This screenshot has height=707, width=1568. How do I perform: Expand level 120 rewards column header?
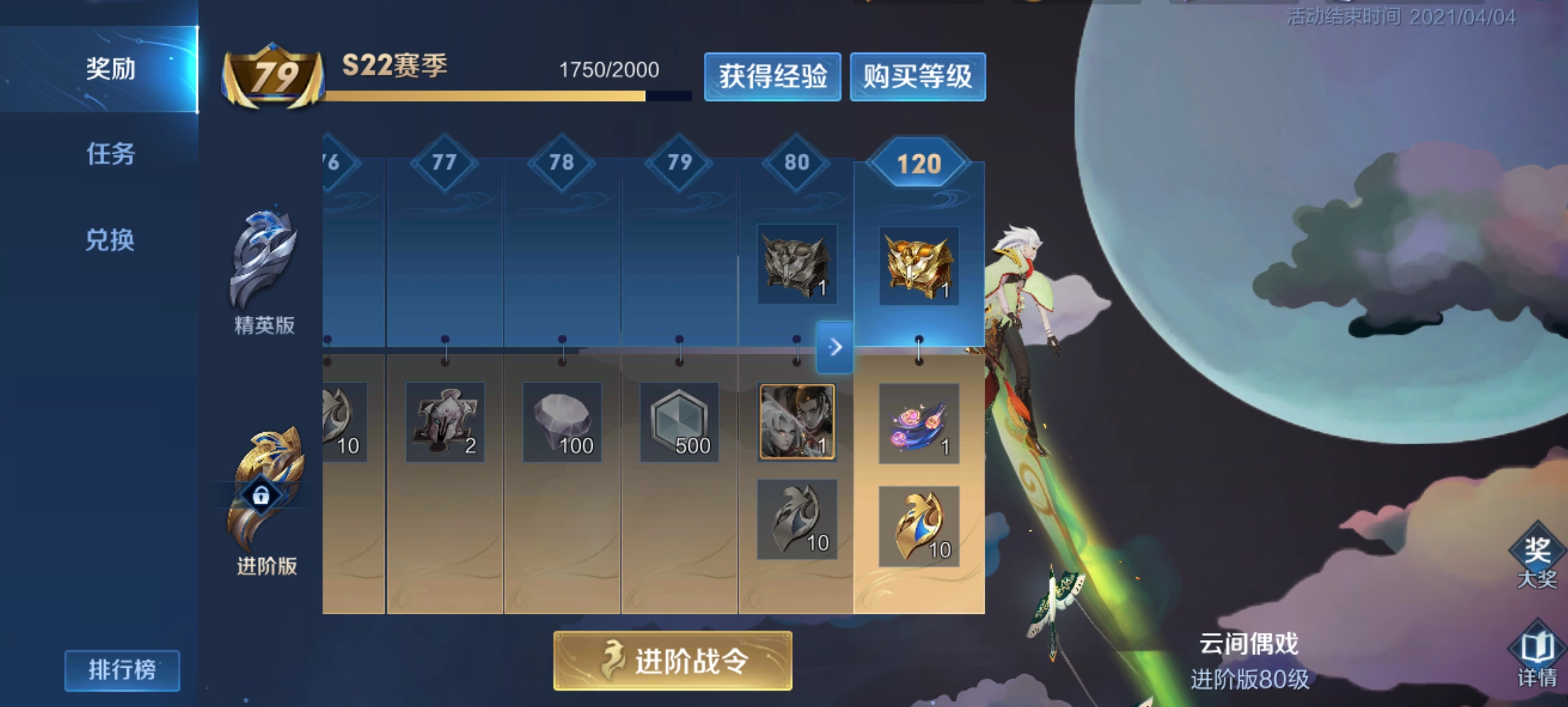(918, 162)
